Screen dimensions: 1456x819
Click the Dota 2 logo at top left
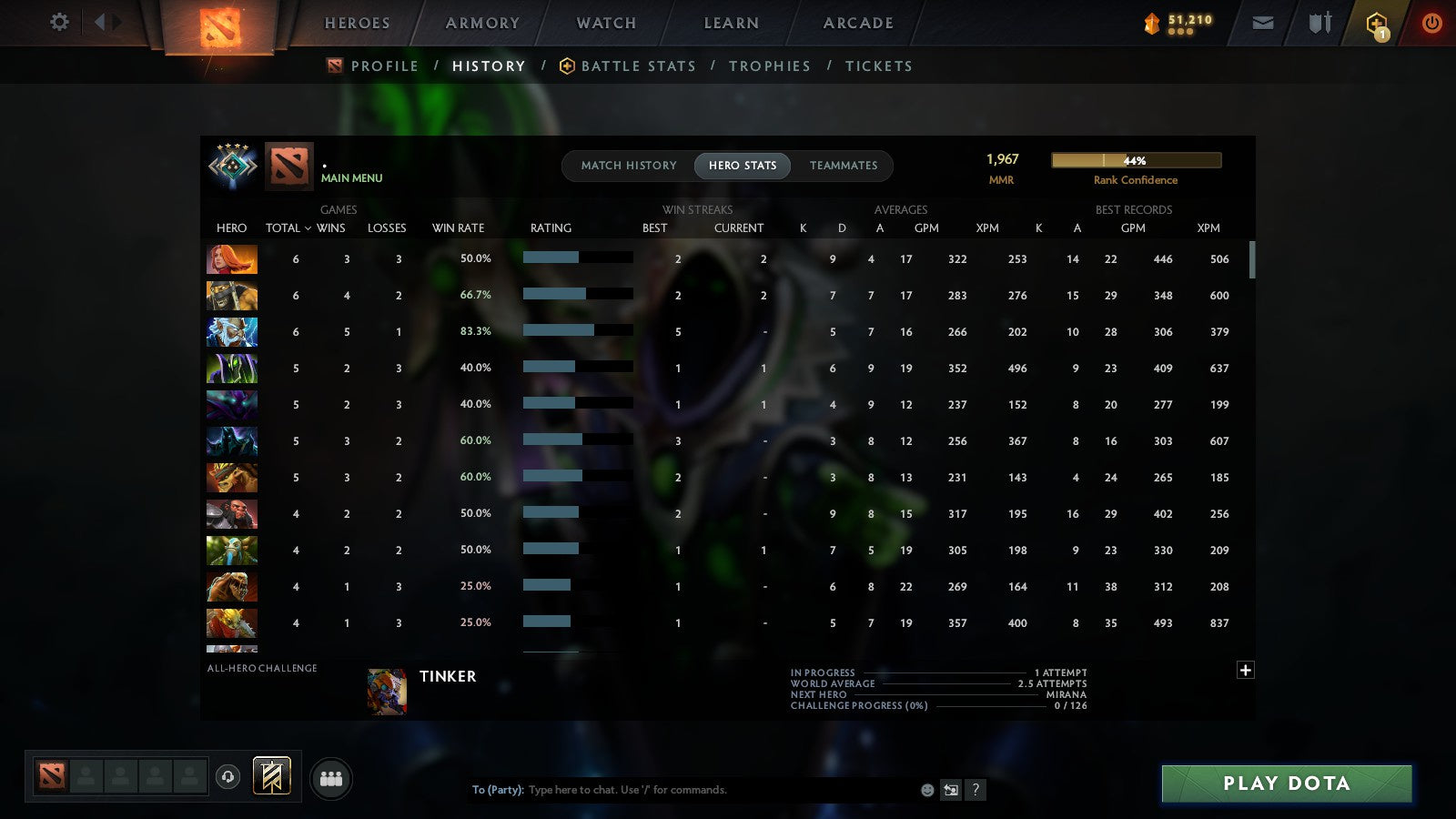coord(218,25)
